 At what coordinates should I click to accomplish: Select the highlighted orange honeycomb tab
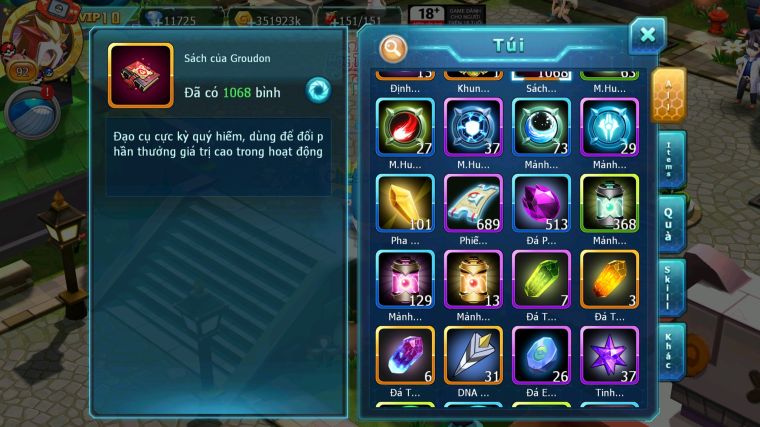pos(668,95)
